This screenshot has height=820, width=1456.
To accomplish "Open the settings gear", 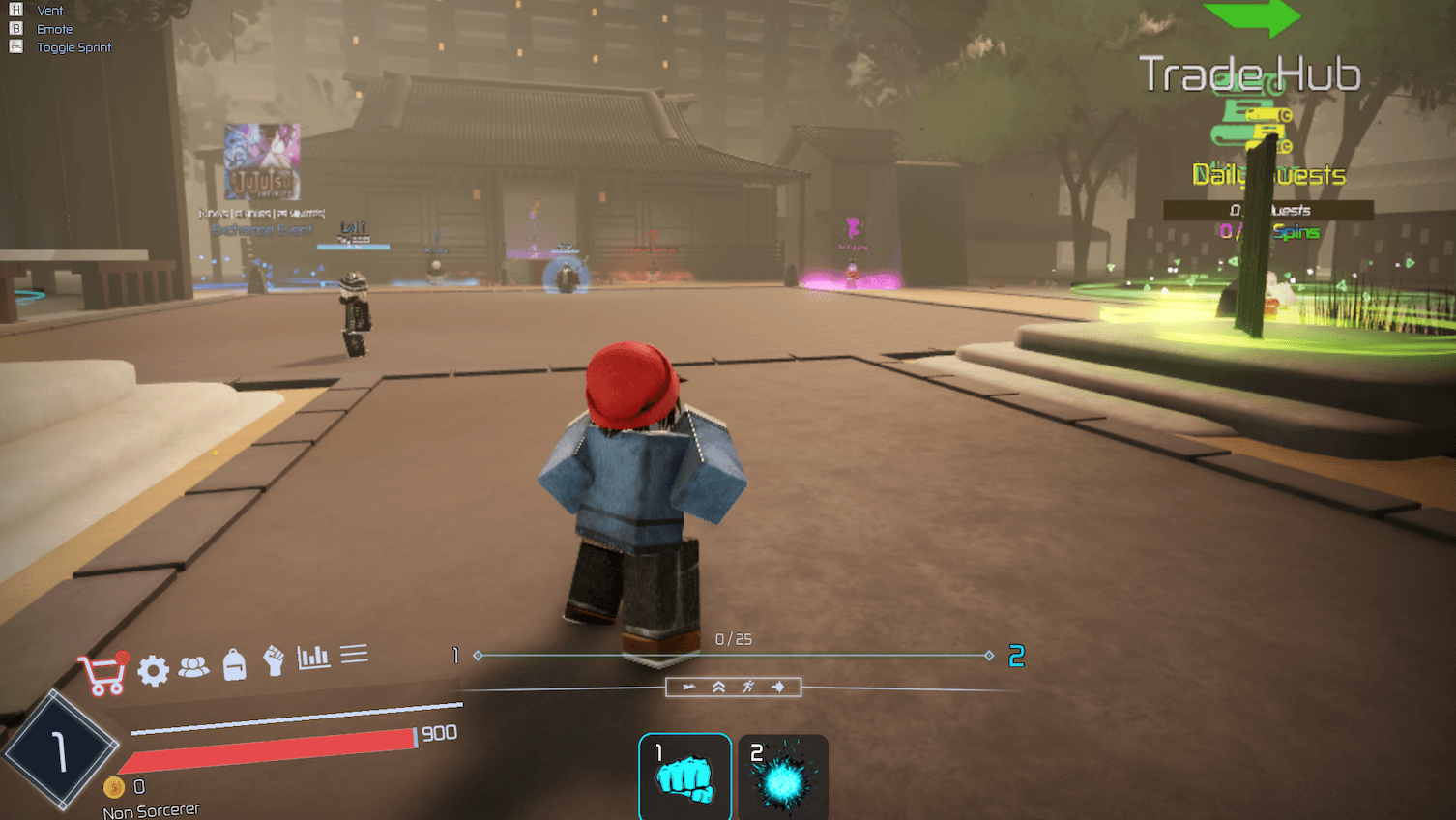I will [x=153, y=667].
